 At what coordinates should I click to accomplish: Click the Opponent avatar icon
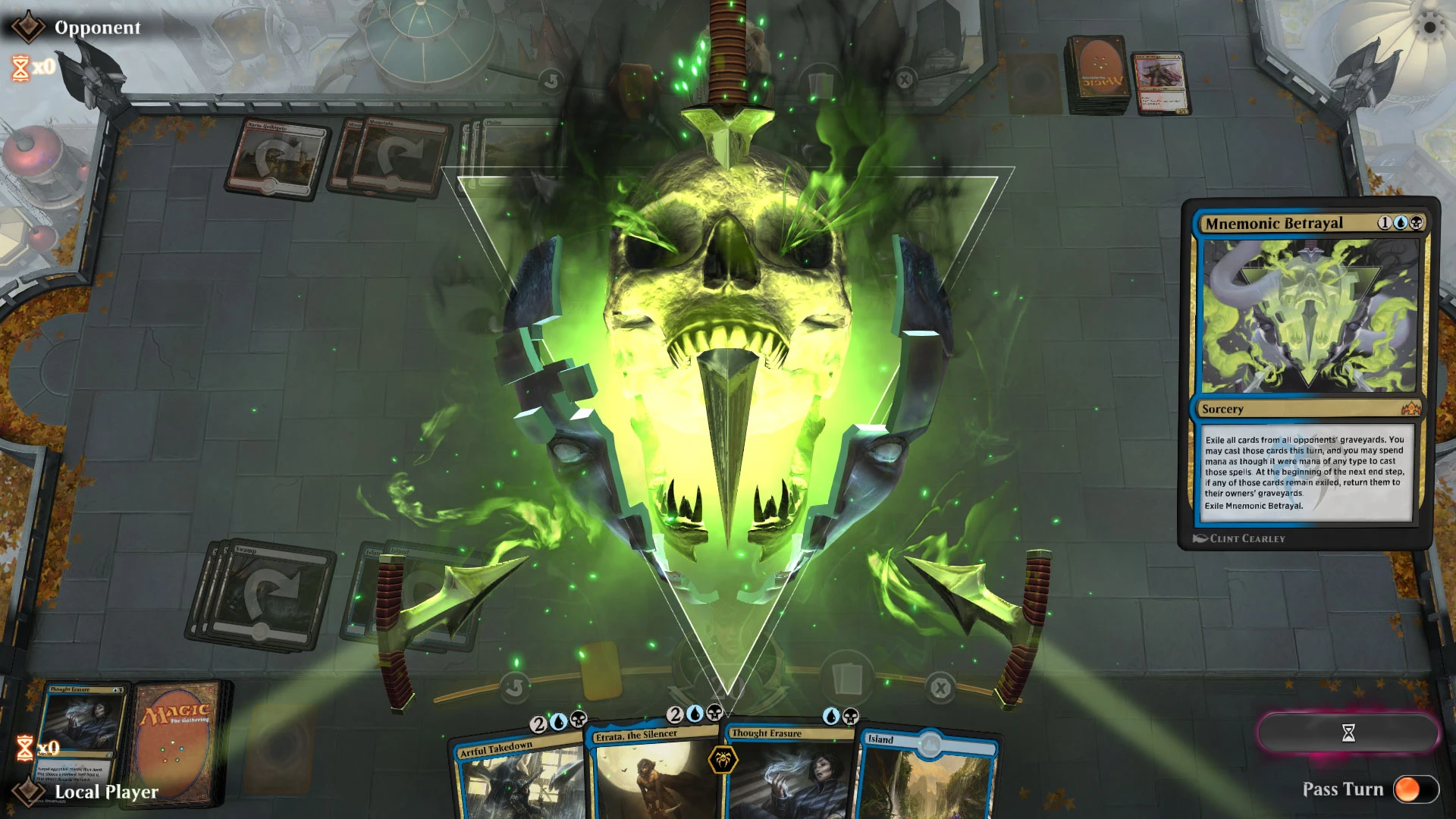tap(29, 27)
